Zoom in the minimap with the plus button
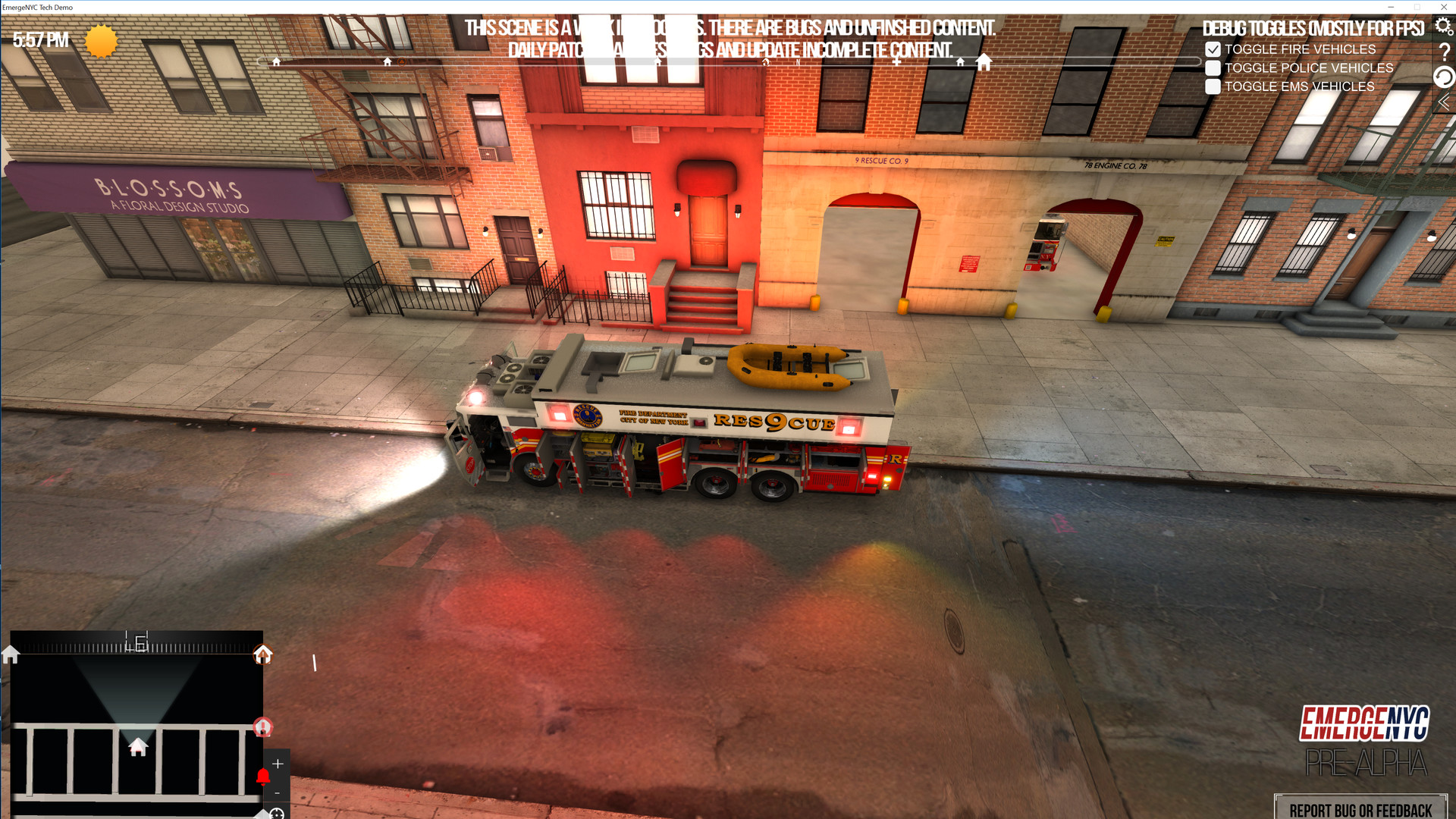The height and width of the screenshot is (819, 1456). click(x=278, y=764)
